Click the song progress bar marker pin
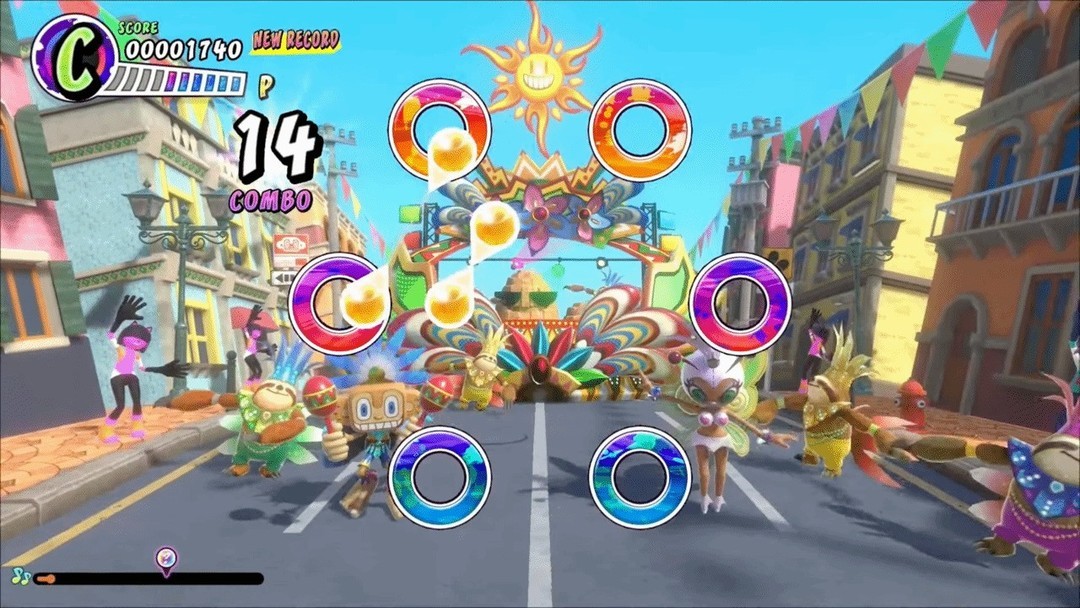Screen dimensions: 1080x608 (166, 560)
